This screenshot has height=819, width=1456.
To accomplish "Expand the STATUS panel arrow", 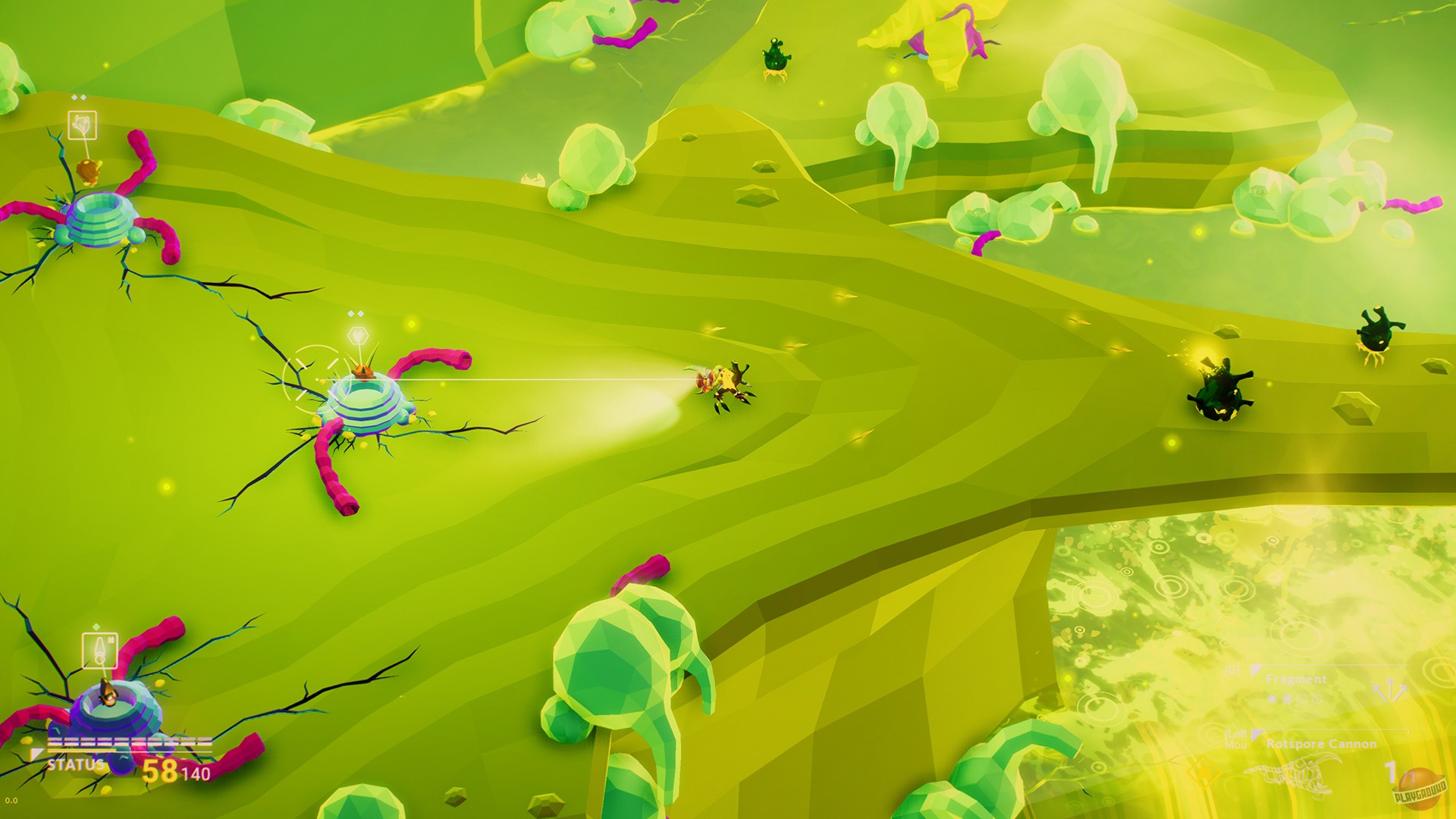I will (x=37, y=754).
